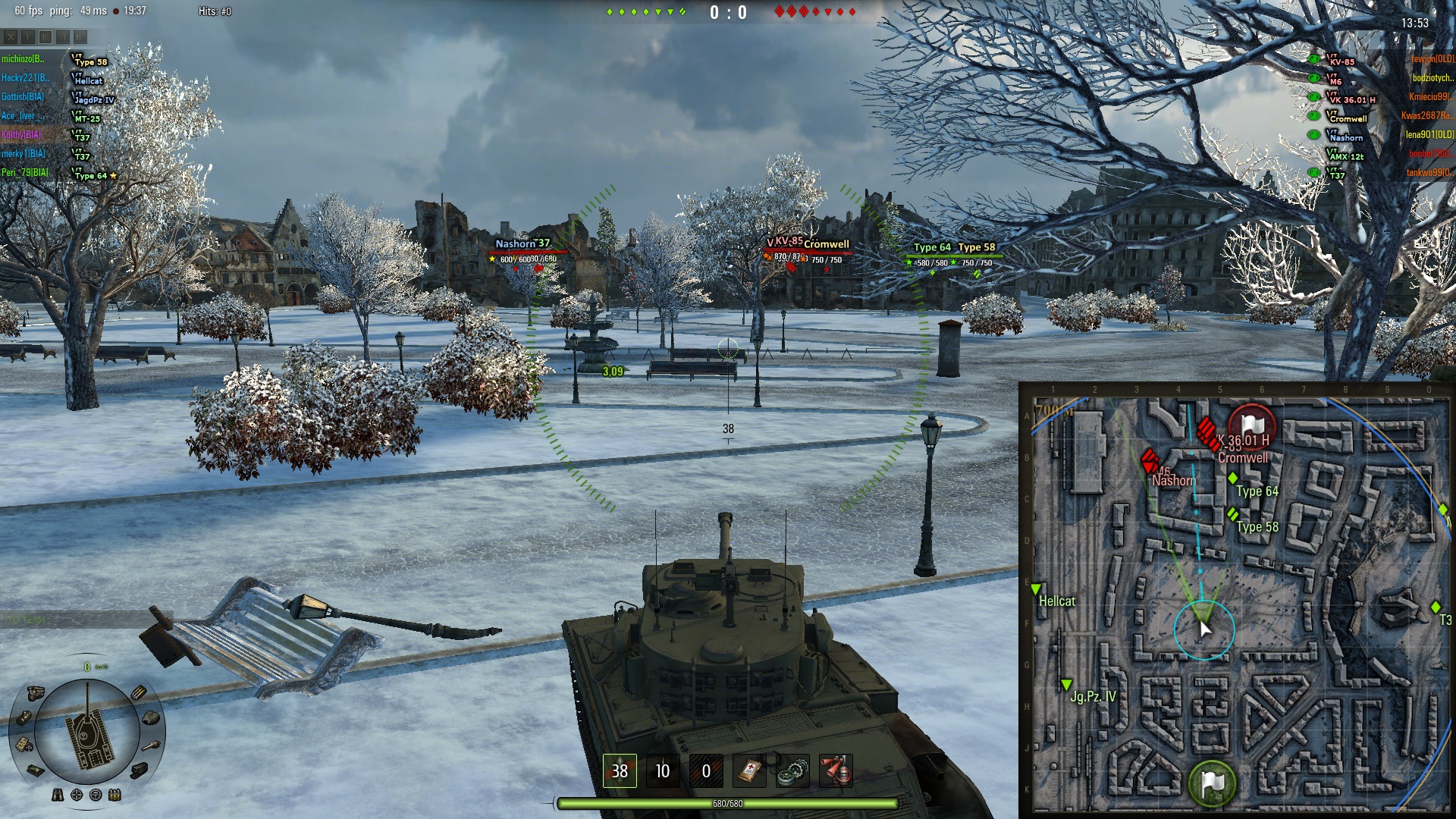Screen dimensions: 1456x819
Task: Use the red fire extinguisher consumable
Action: click(x=836, y=771)
